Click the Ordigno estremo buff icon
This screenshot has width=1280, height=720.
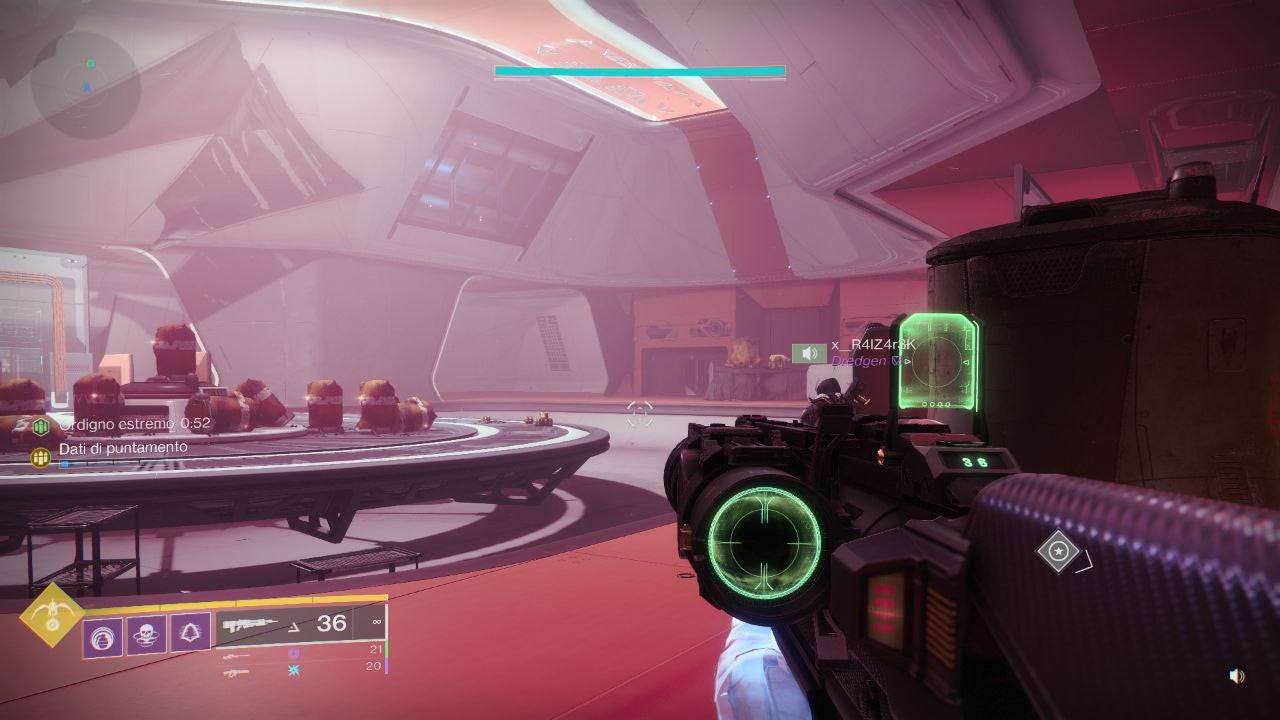(x=41, y=426)
